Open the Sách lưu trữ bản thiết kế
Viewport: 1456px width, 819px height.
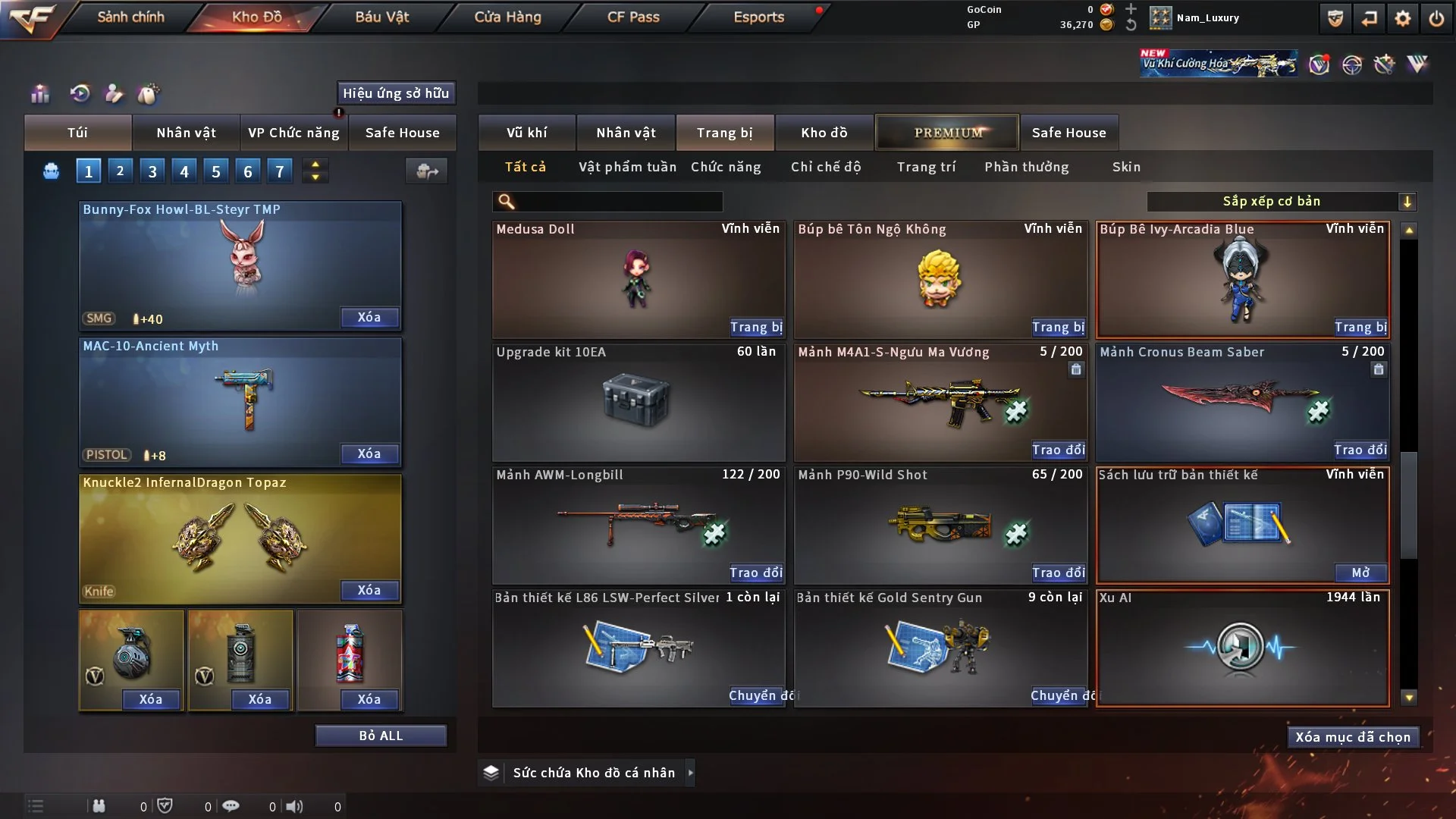pyautogui.click(x=1360, y=573)
